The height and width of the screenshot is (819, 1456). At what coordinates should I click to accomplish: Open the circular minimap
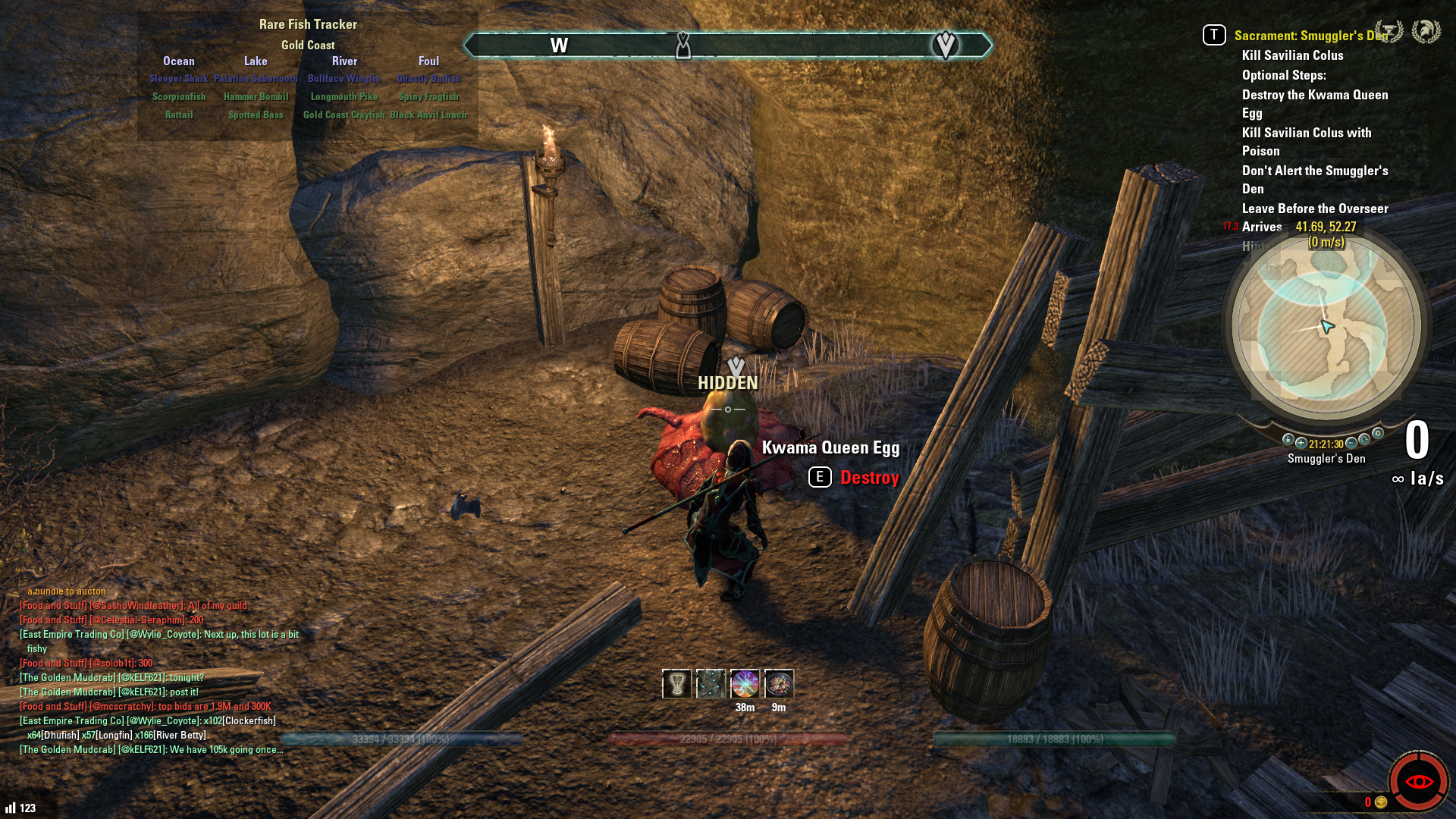(x=1326, y=327)
